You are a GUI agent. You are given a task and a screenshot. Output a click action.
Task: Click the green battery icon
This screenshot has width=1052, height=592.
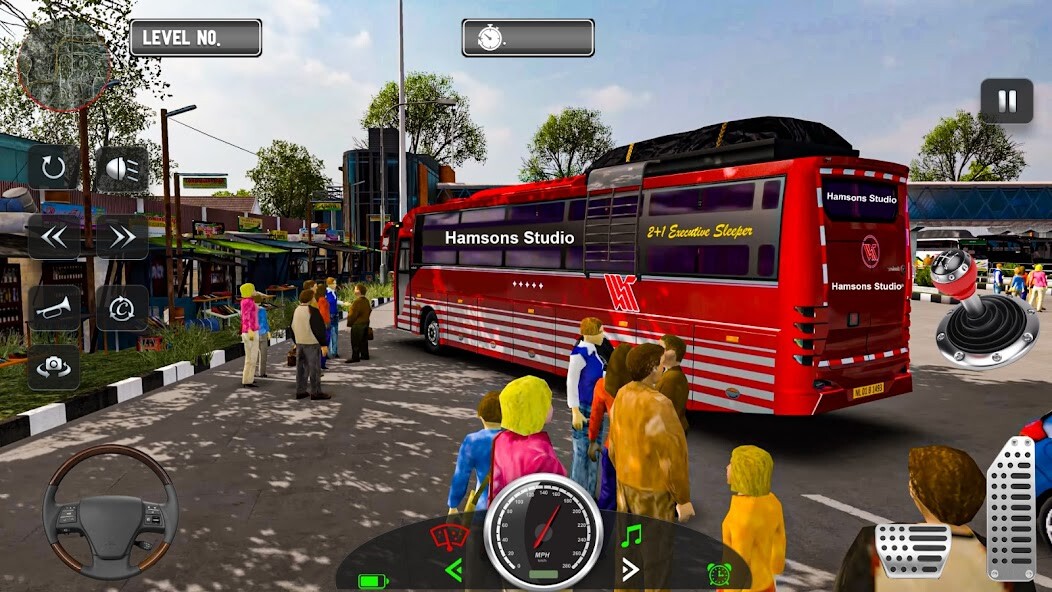373,580
